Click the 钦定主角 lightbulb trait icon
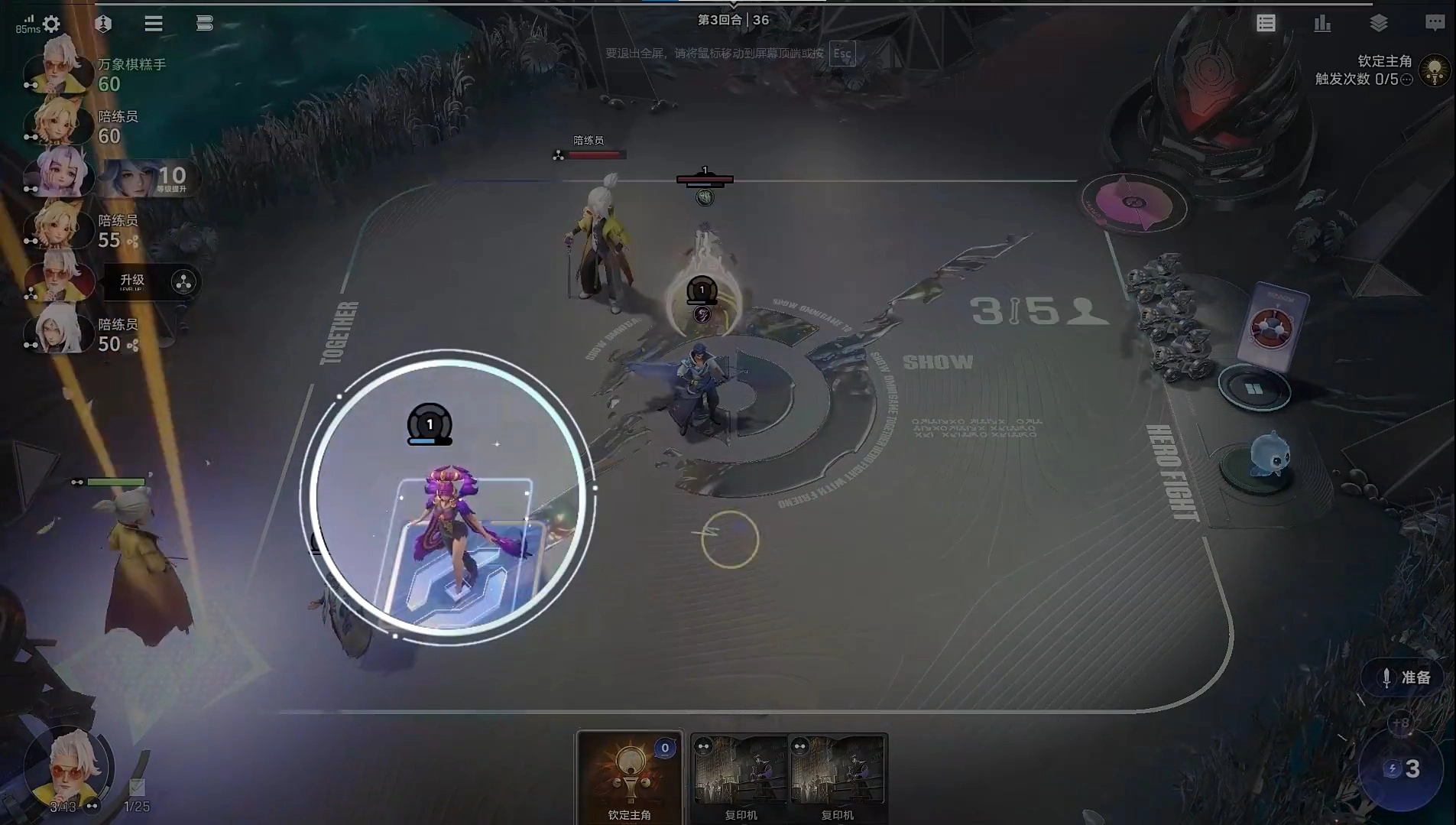Screen dimensions: 1456x825 (1435, 70)
